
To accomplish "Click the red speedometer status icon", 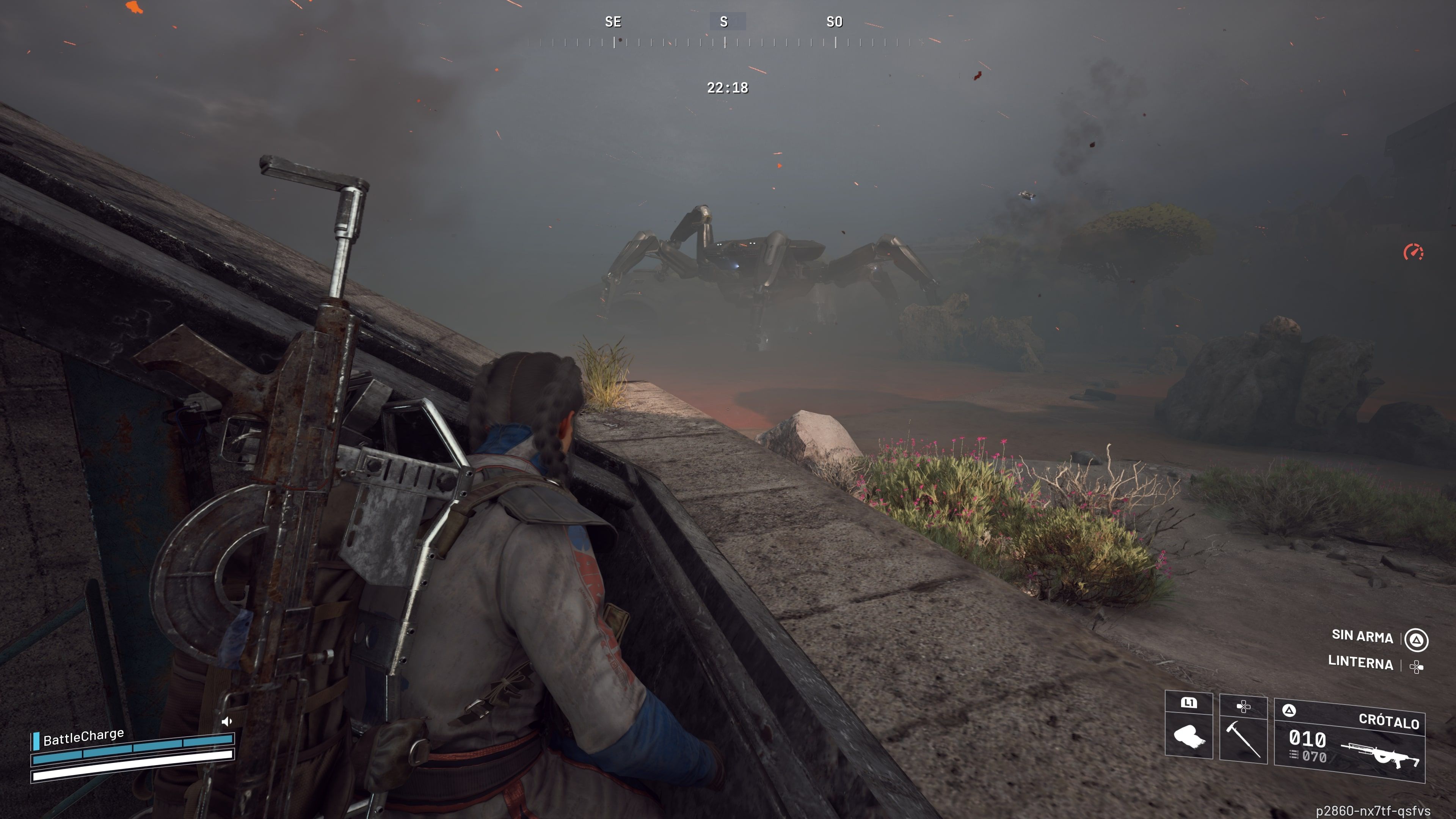I will point(1413,252).
